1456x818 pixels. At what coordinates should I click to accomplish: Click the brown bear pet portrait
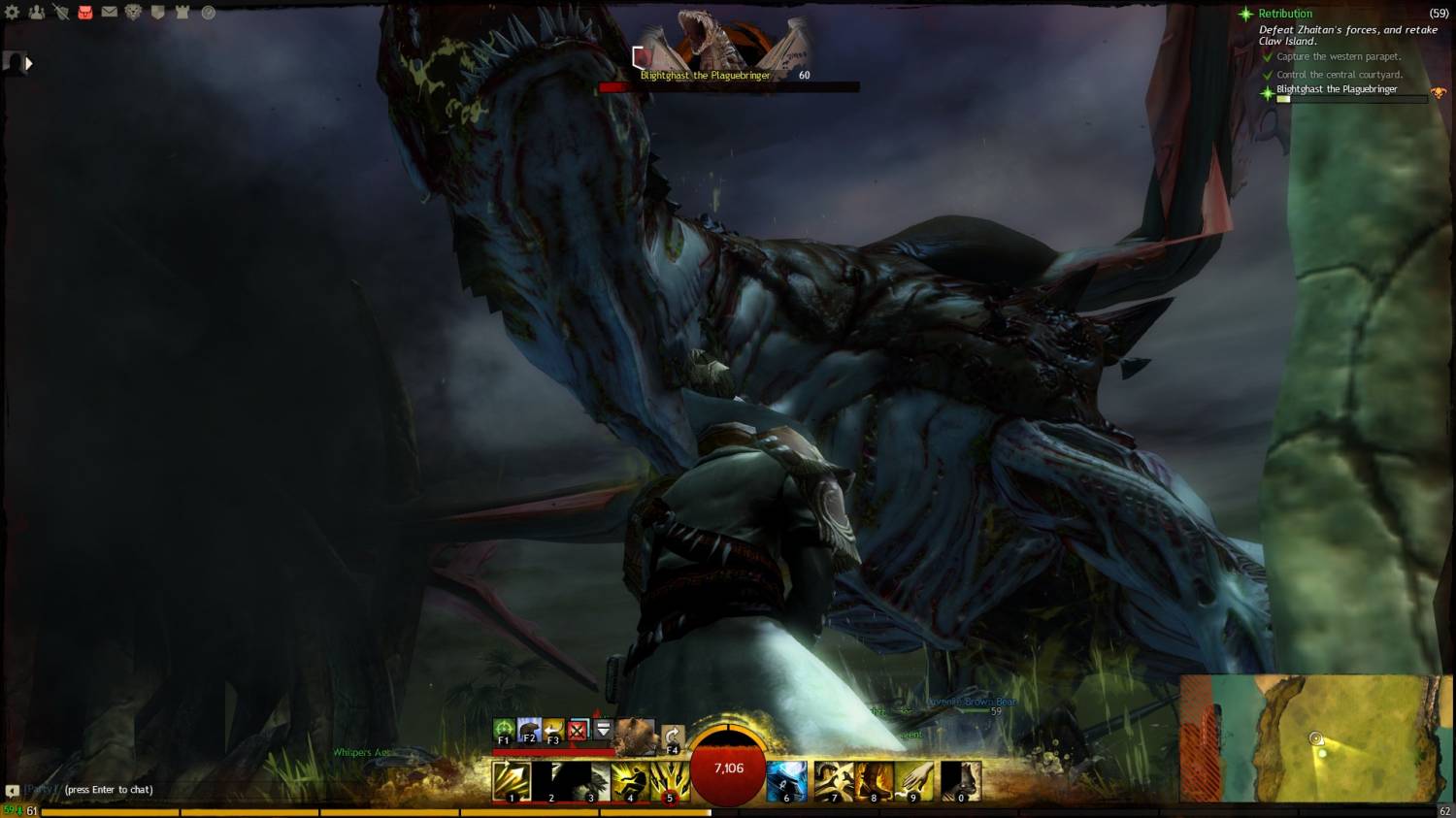pos(634,736)
